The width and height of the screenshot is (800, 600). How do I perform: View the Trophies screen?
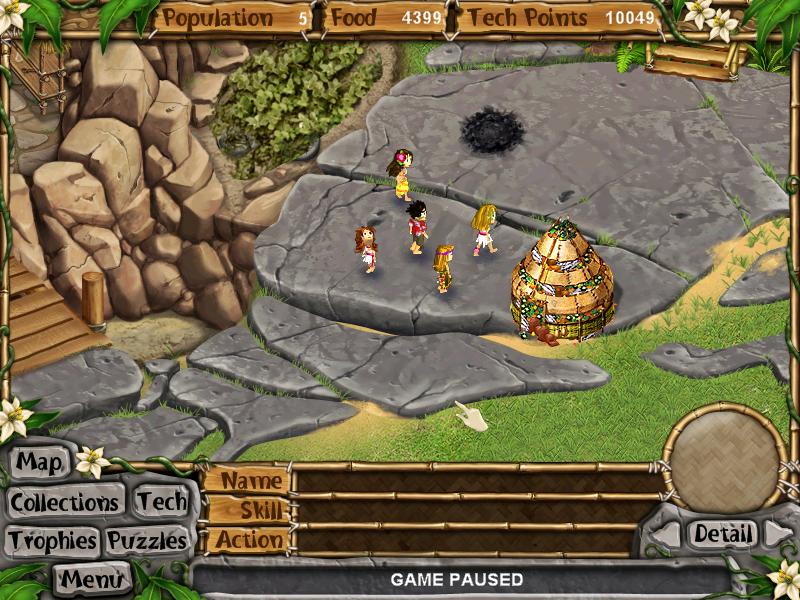(52, 541)
